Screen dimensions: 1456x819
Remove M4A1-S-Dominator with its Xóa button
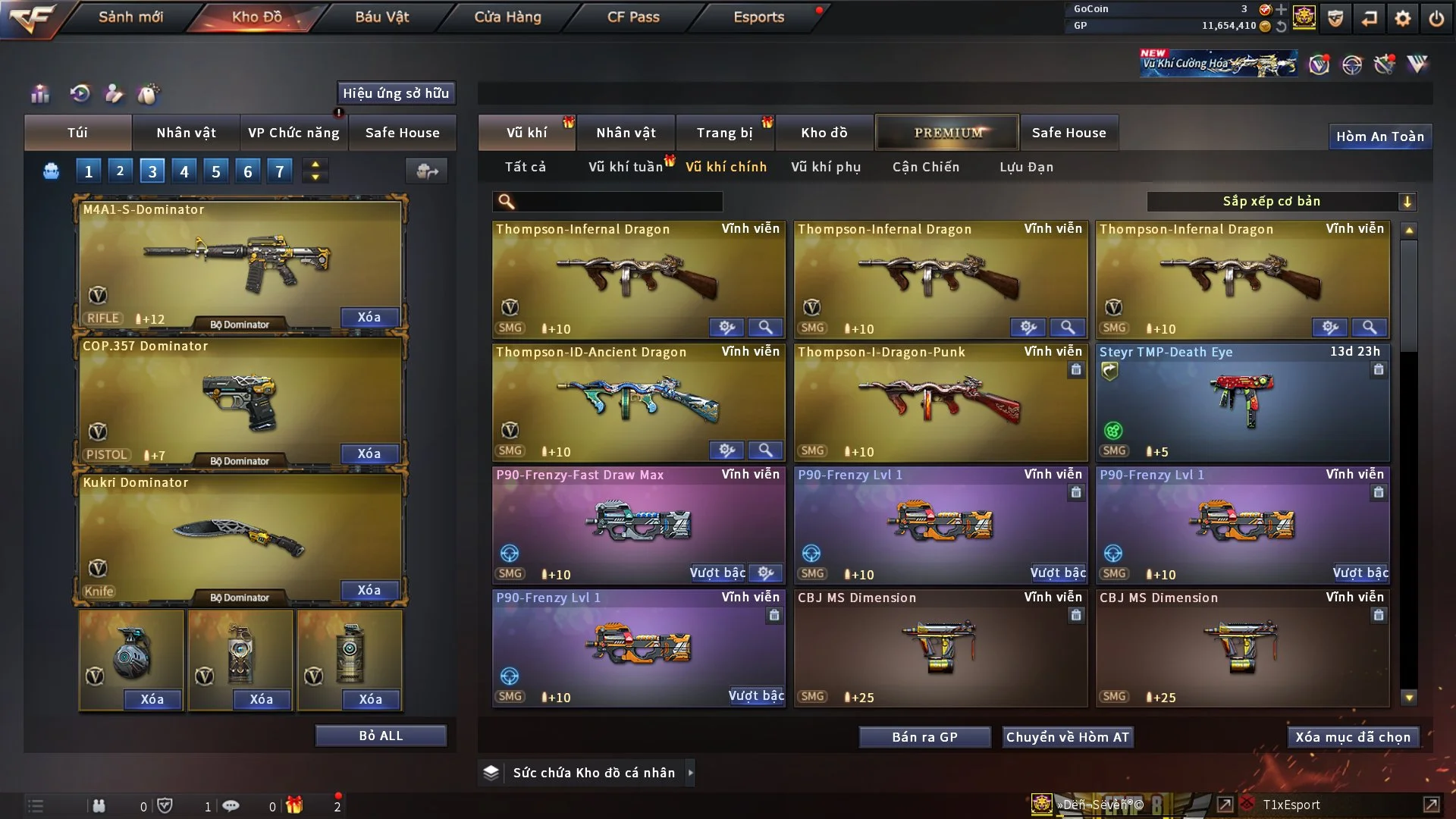point(369,317)
